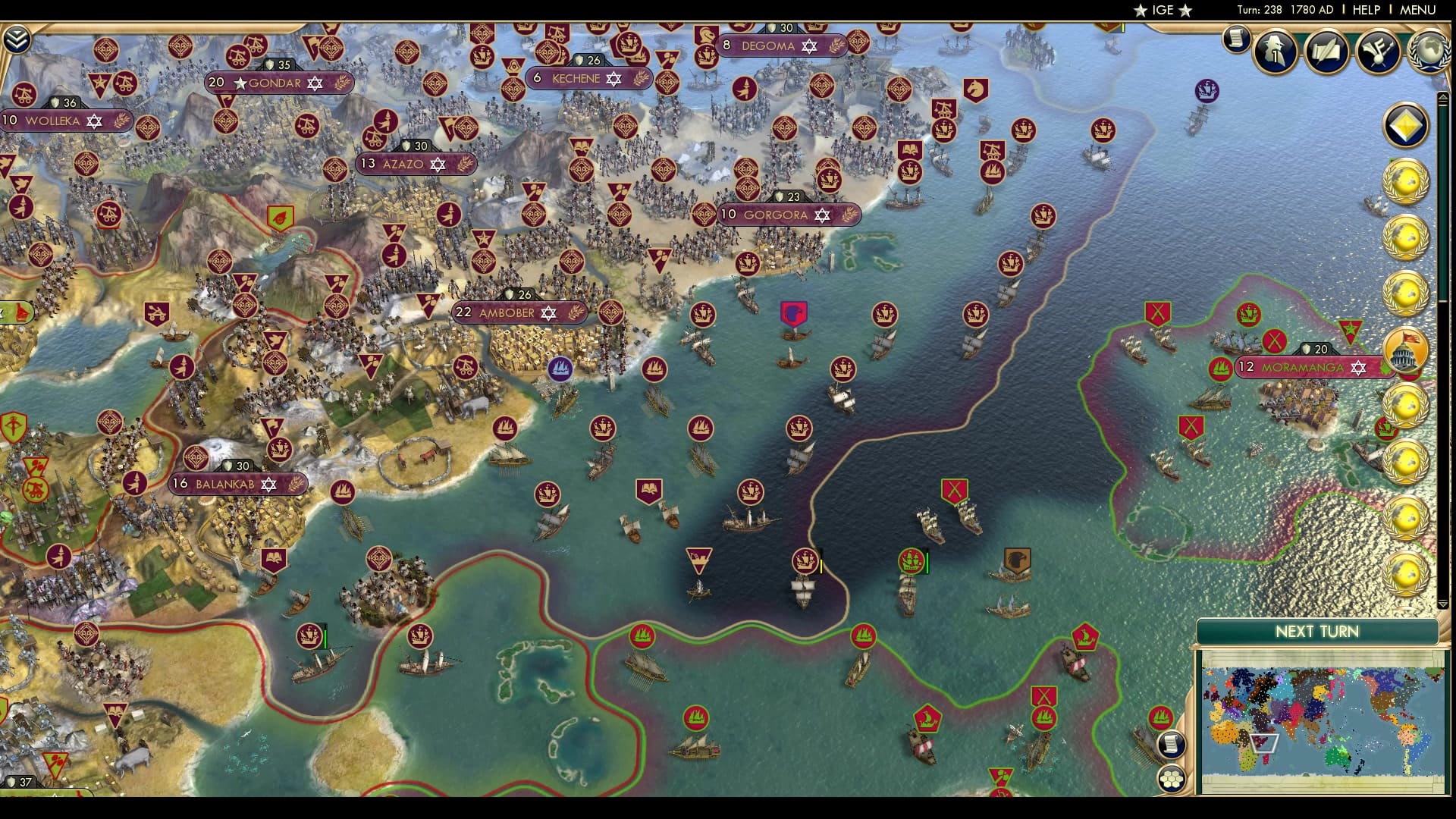Open the espionage spy overview

pos(1275,50)
